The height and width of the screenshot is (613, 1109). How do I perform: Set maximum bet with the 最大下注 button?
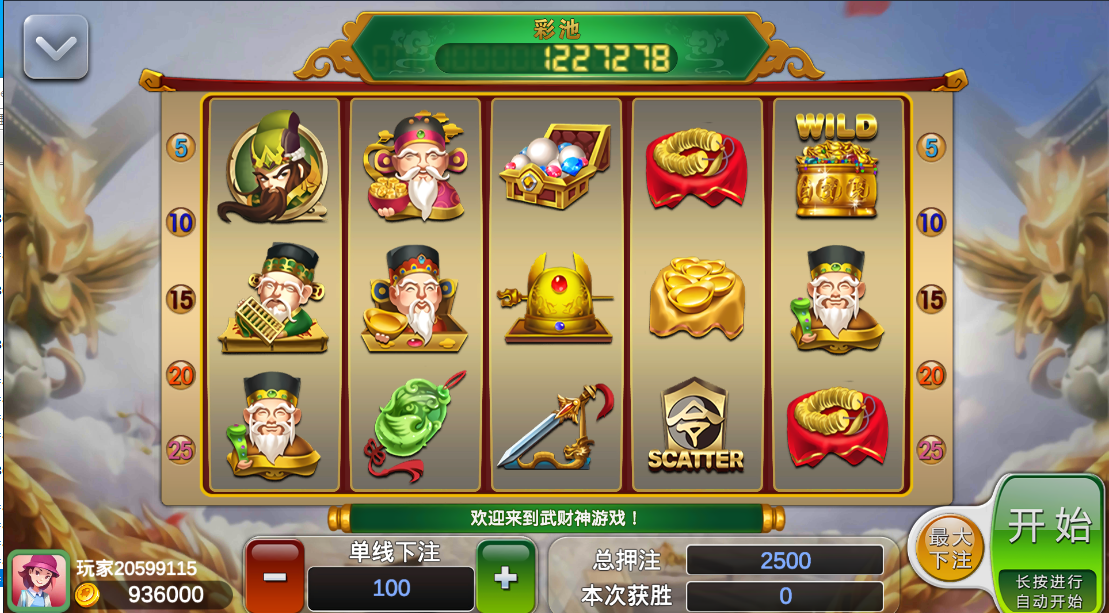(x=950, y=548)
